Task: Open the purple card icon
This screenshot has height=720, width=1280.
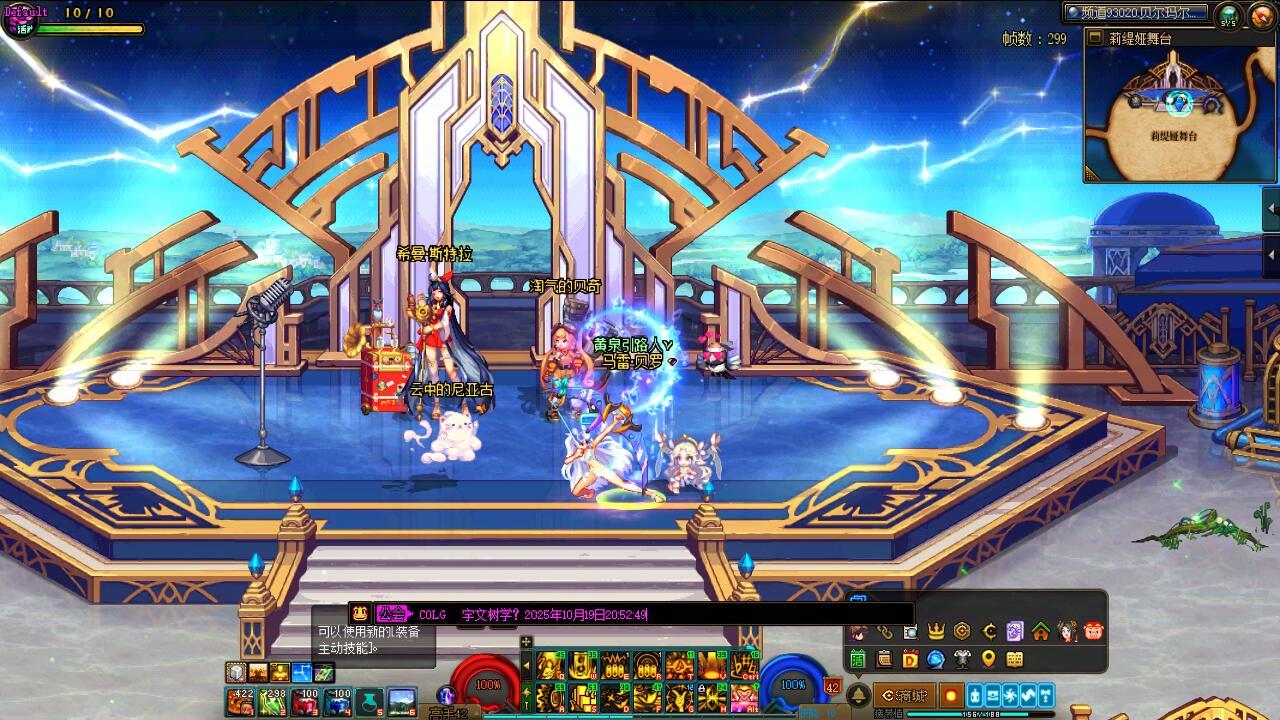Action: coord(1015,631)
